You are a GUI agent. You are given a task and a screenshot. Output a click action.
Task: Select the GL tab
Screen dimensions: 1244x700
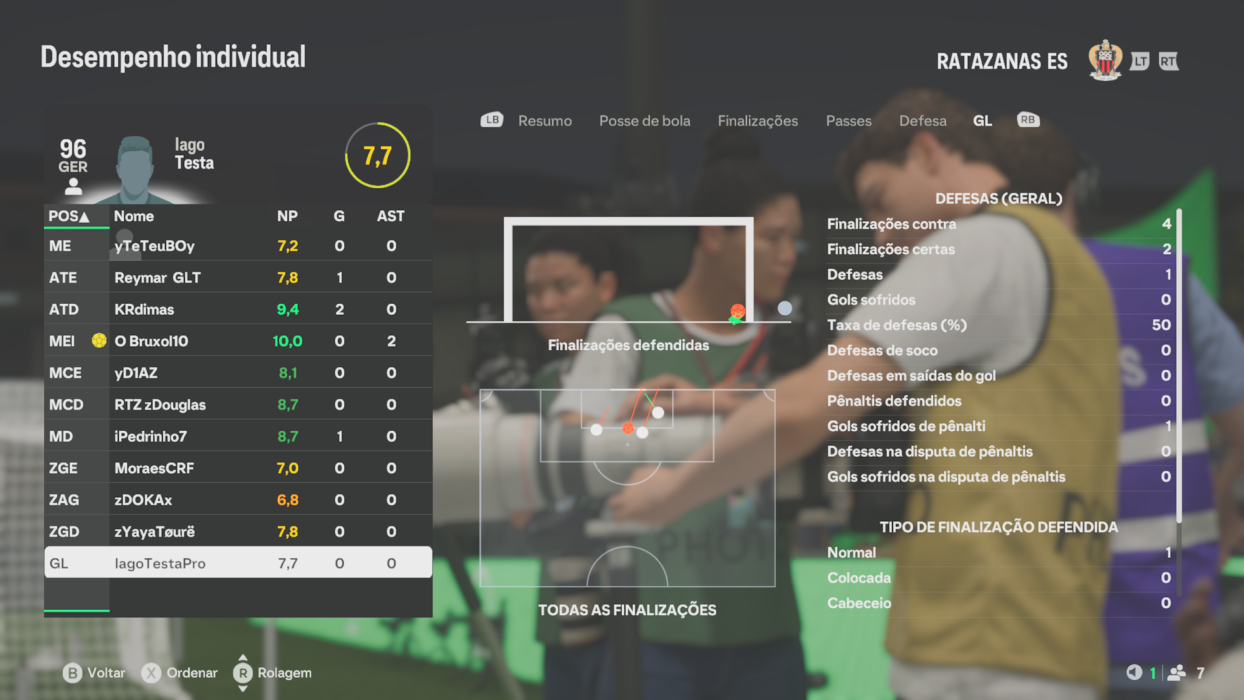click(x=983, y=121)
